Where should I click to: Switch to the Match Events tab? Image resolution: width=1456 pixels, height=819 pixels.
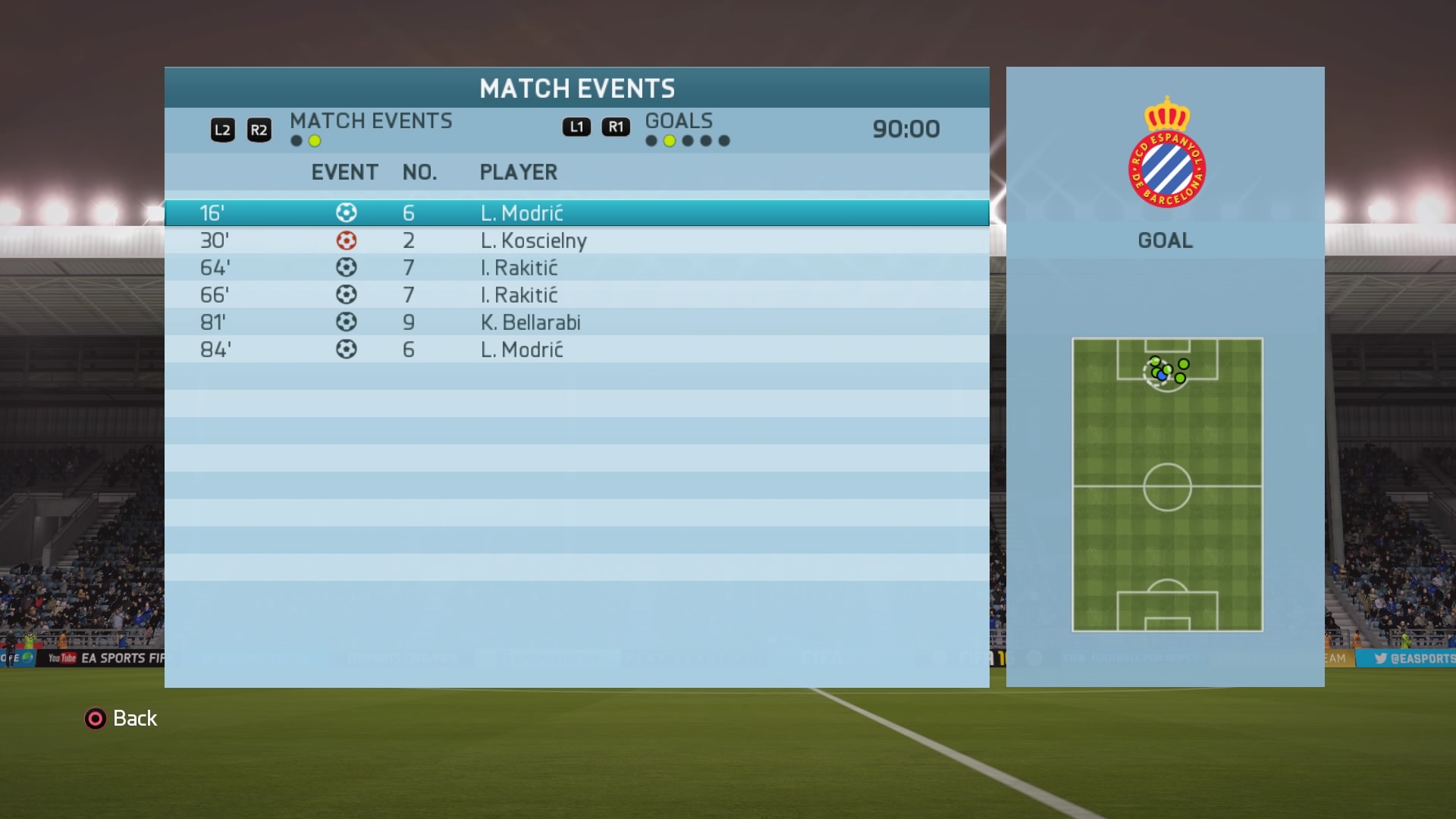[x=370, y=121]
